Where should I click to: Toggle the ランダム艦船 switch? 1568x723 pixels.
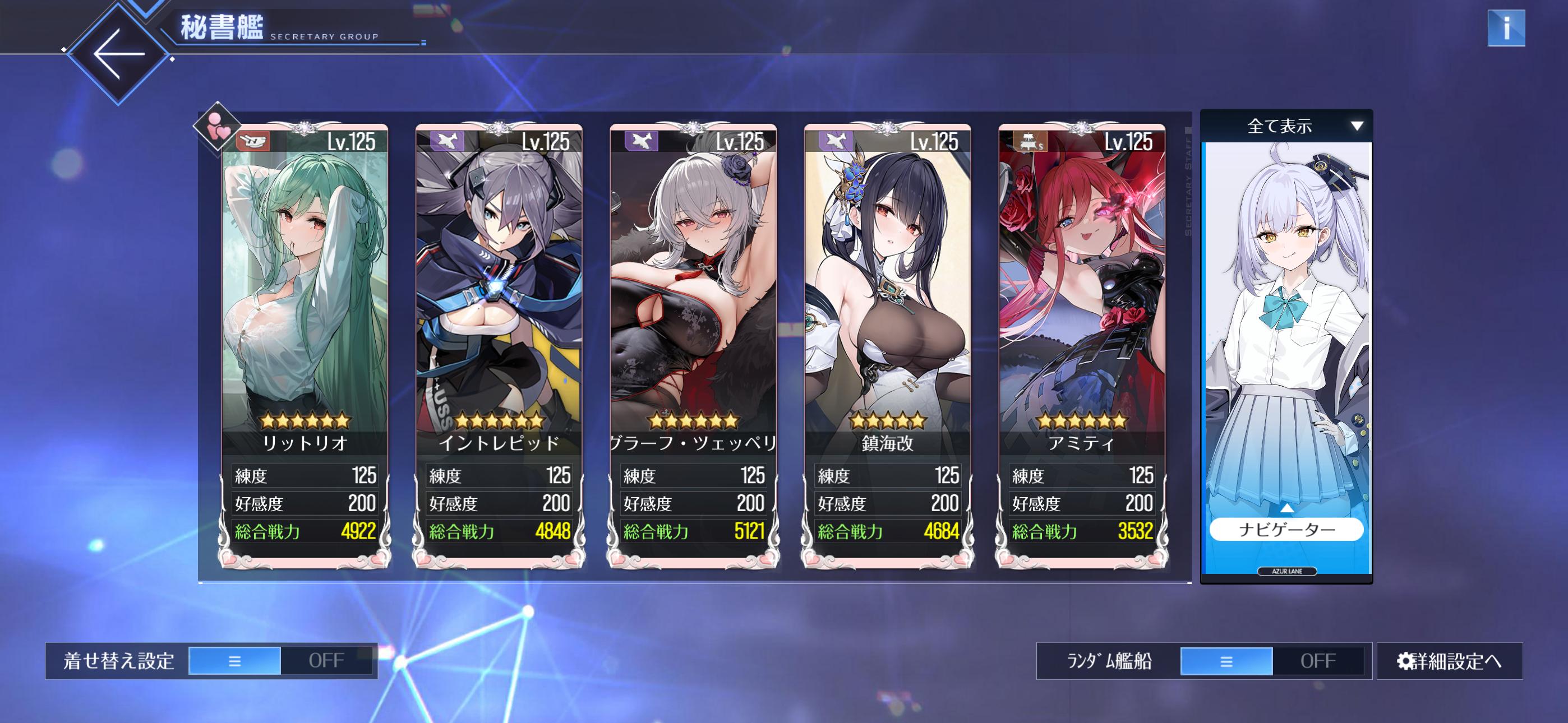coord(1271,661)
